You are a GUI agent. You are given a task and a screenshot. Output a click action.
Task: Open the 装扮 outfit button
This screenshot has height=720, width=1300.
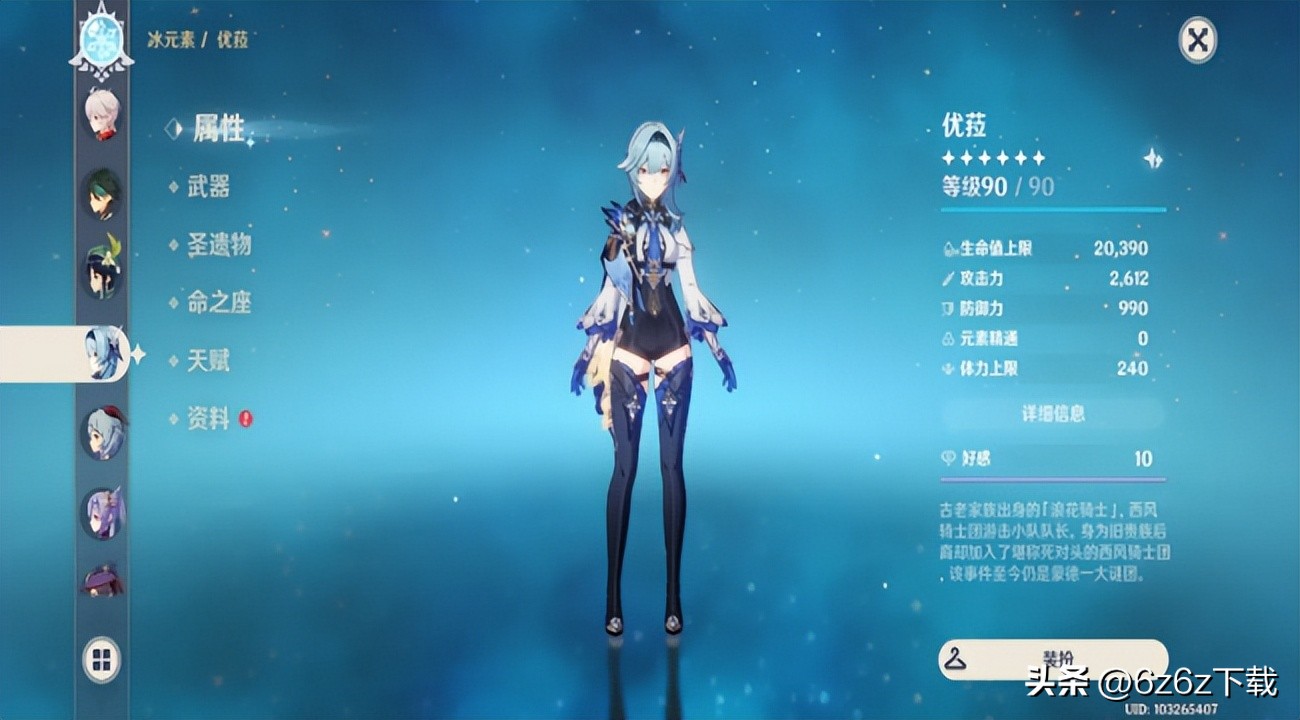click(x=1053, y=659)
